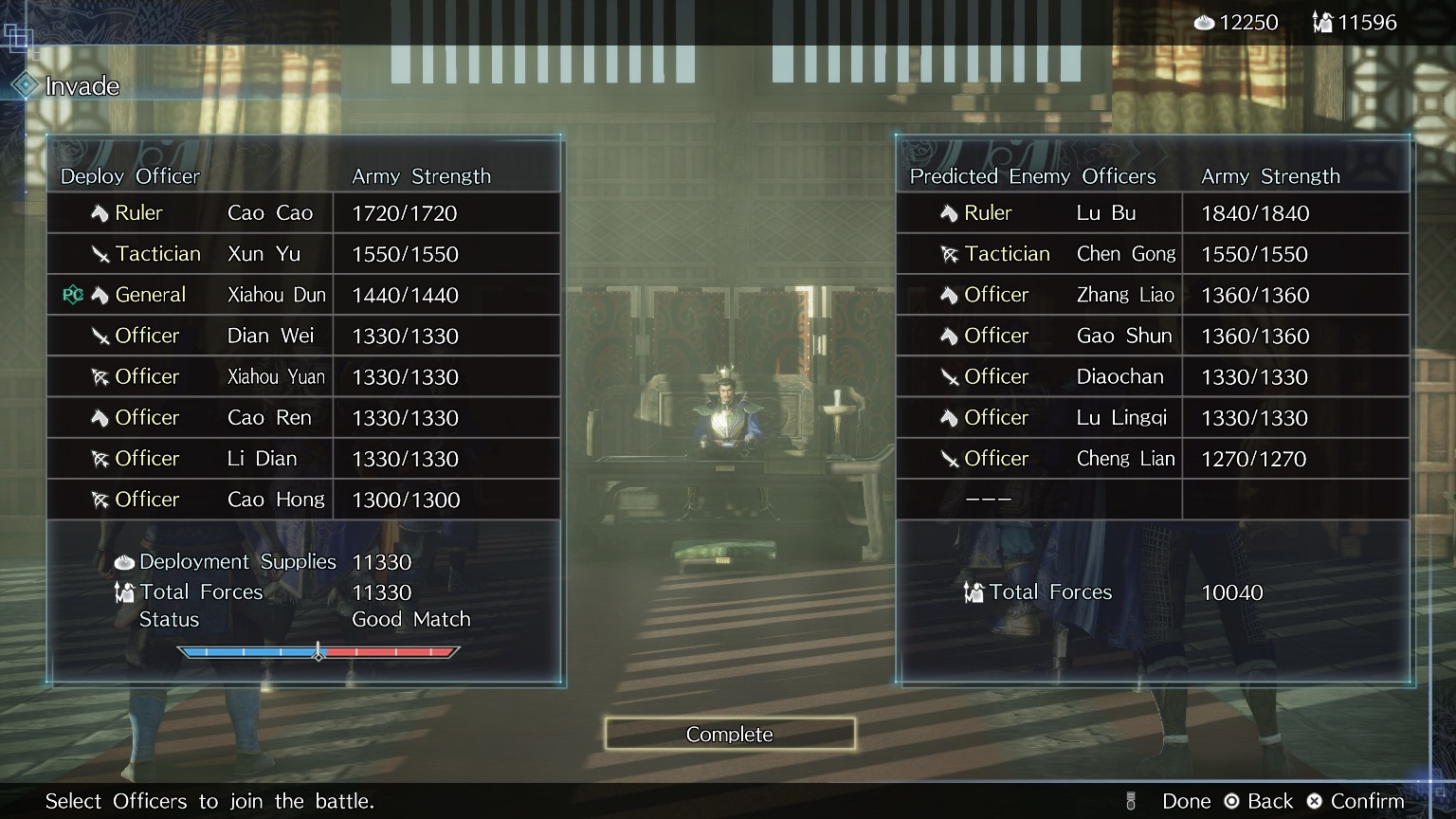This screenshot has height=819, width=1456.
Task: Select General Xiahou Dun row
Action: tap(303, 295)
